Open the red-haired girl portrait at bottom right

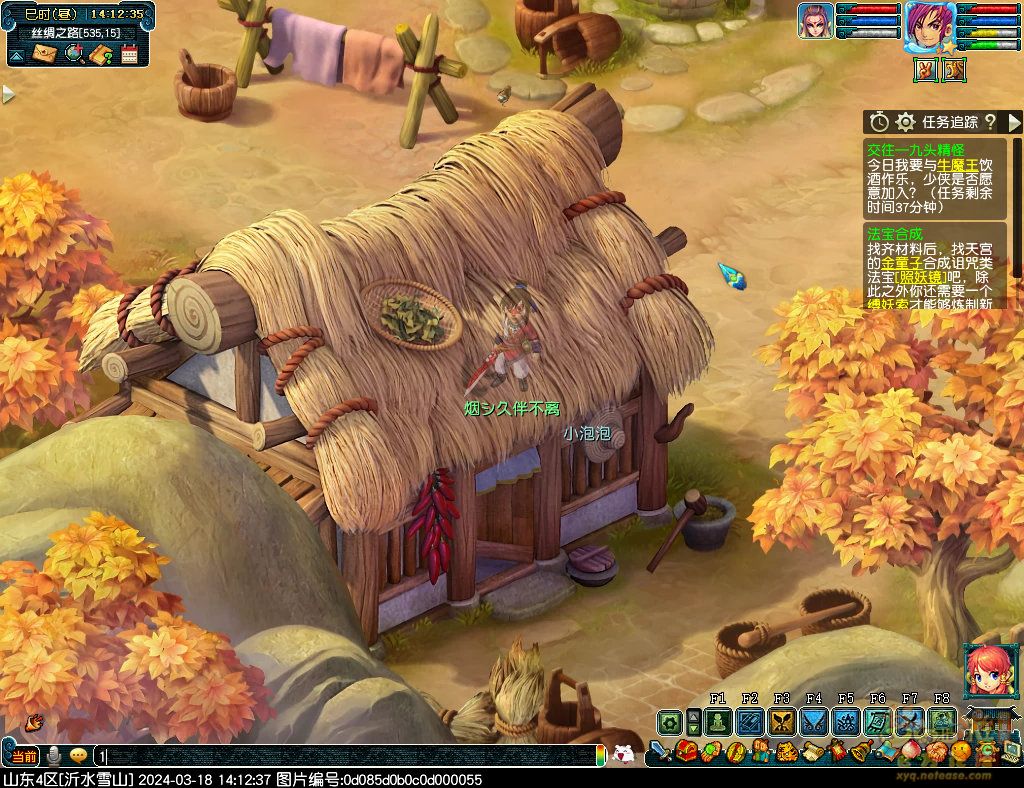983,672
